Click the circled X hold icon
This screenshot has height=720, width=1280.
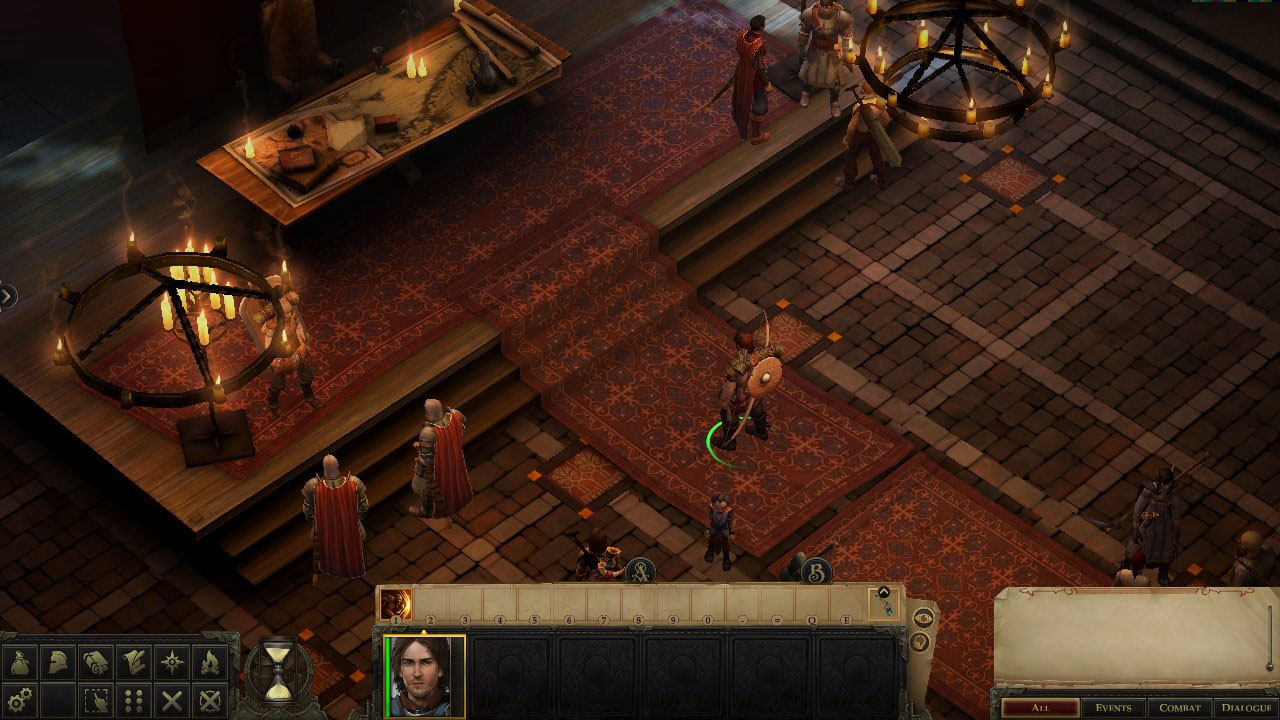pyautogui.click(x=209, y=699)
